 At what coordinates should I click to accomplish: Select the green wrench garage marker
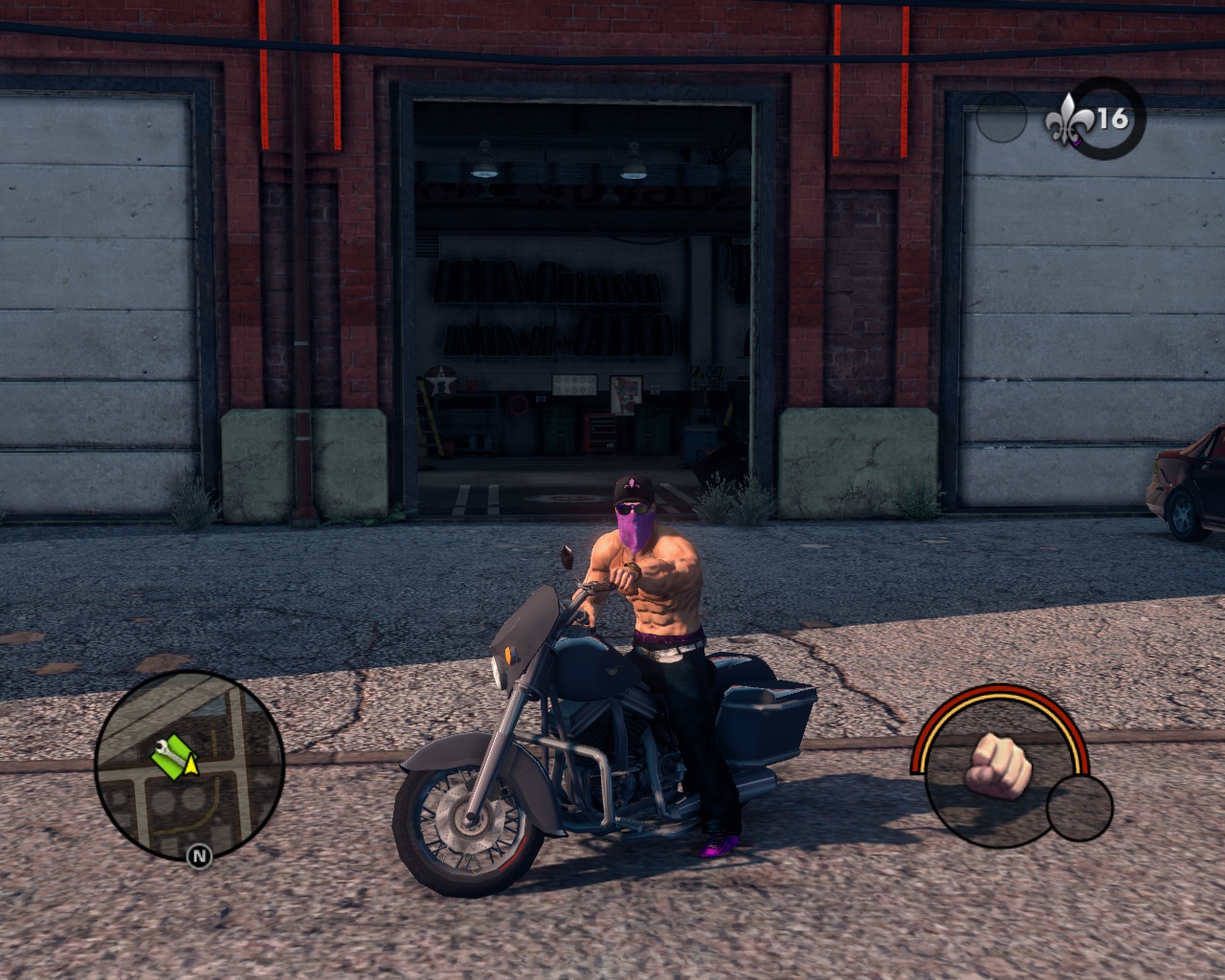(169, 756)
